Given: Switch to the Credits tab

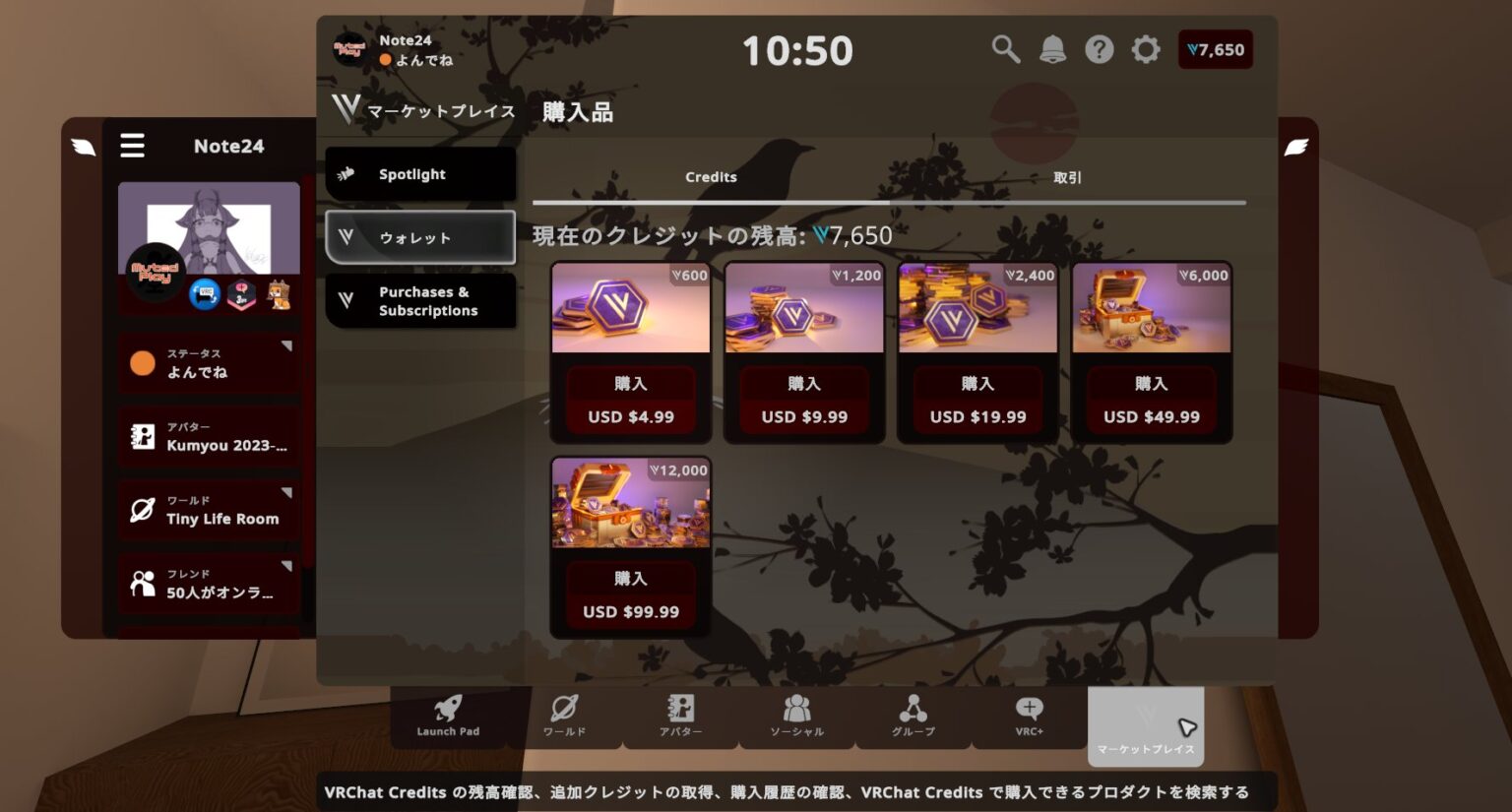Looking at the screenshot, I should tap(711, 177).
